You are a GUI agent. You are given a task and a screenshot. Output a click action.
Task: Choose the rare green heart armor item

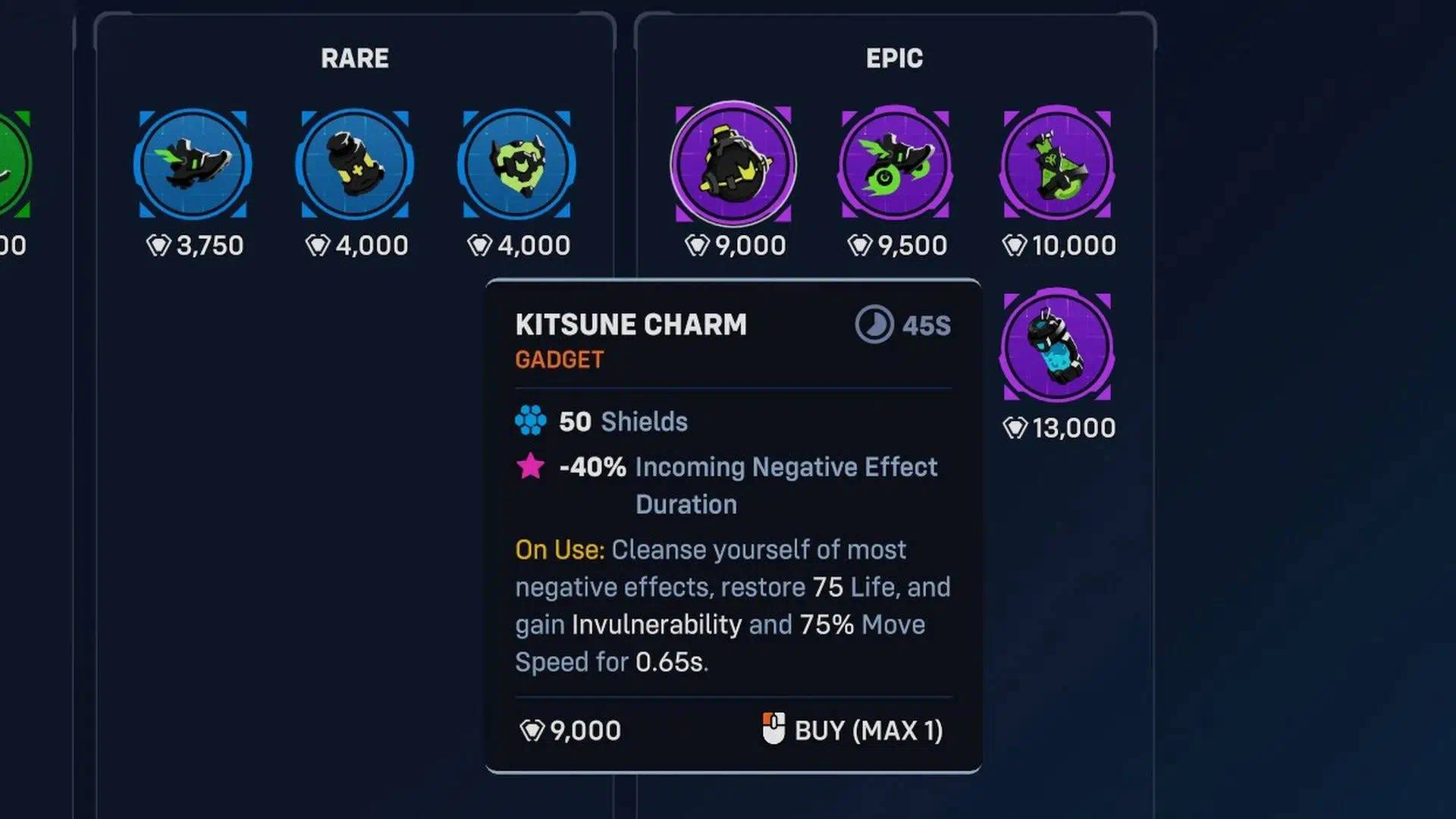pyautogui.click(x=516, y=165)
